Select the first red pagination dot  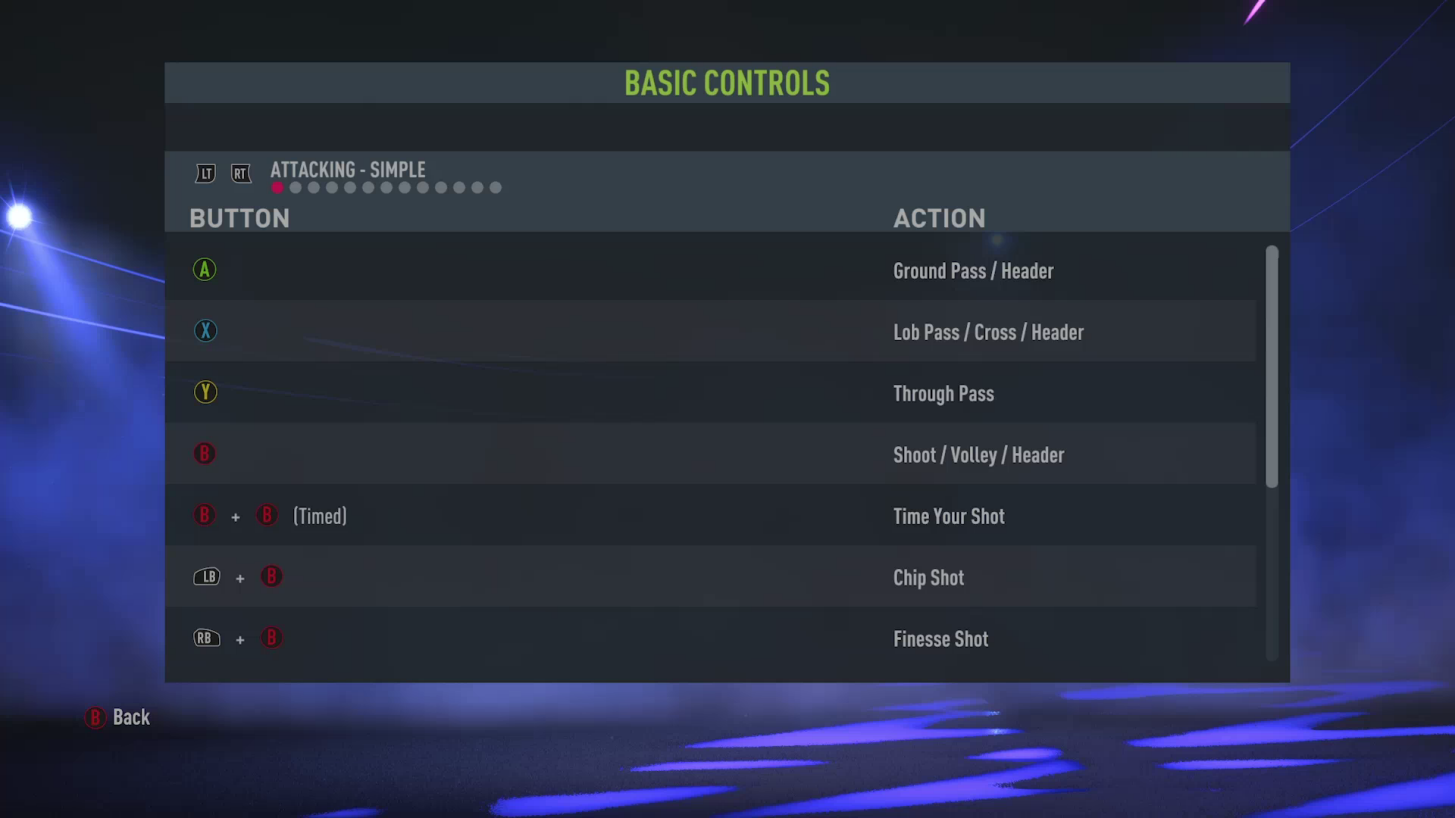[x=277, y=187]
